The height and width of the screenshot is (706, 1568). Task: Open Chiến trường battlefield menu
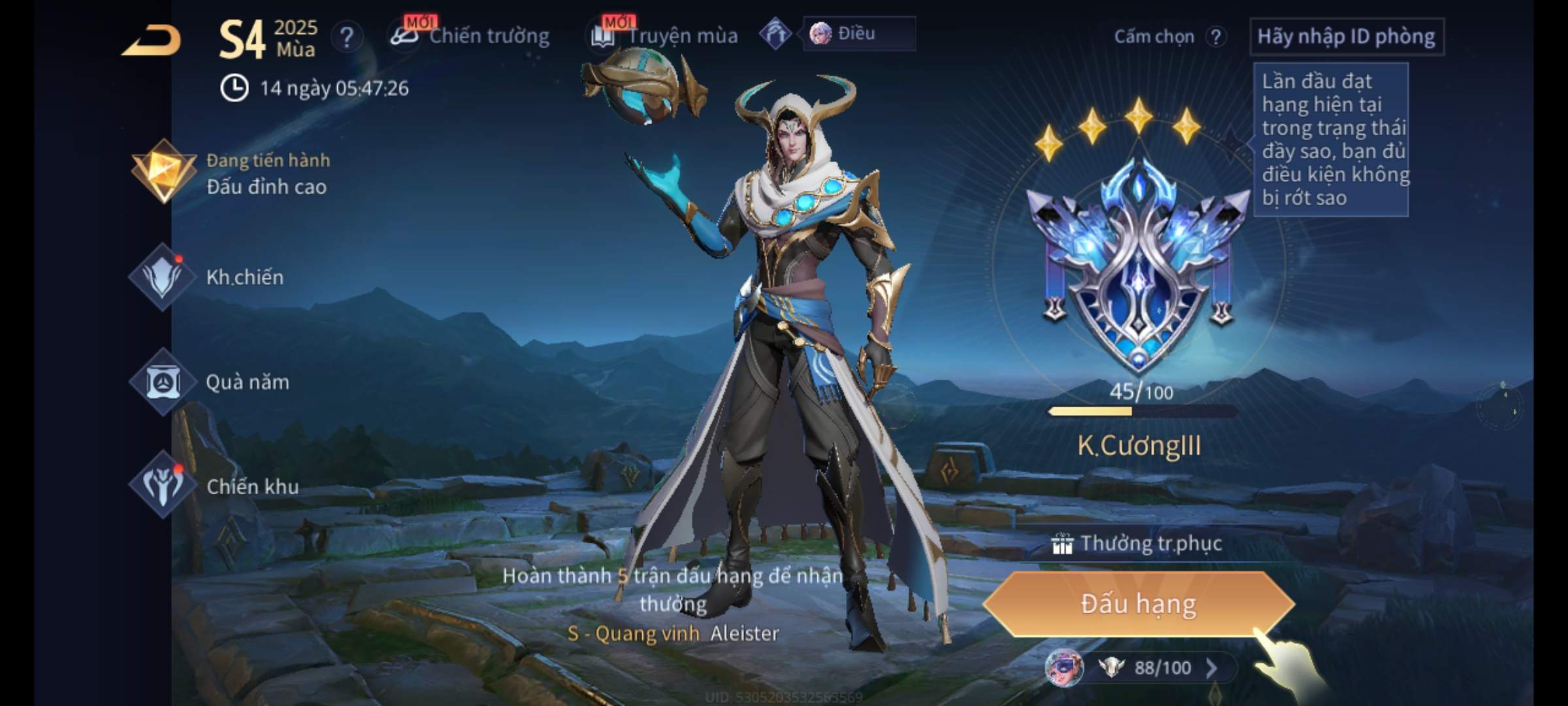tap(472, 36)
